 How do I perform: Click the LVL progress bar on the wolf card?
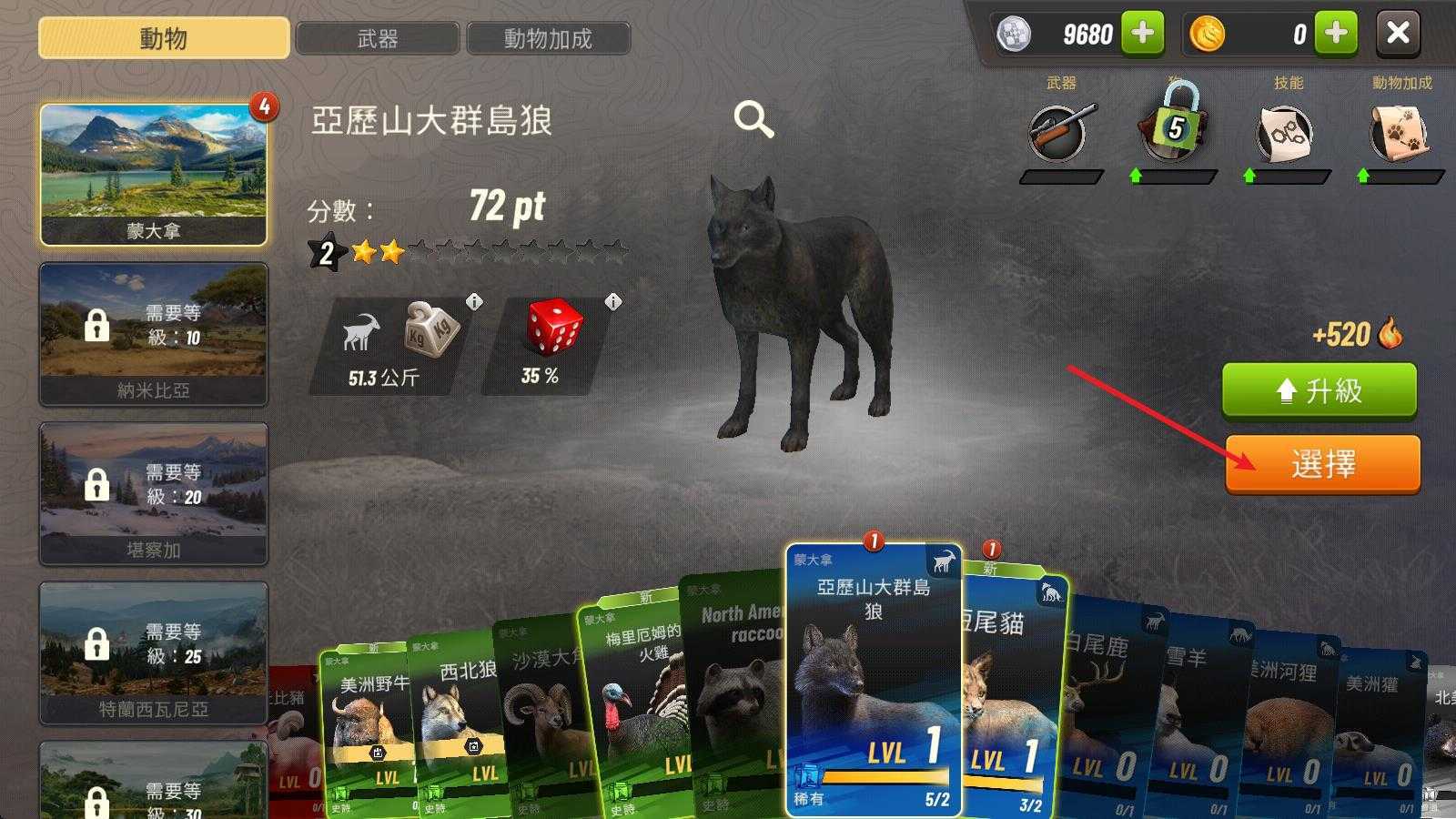(885, 774)
